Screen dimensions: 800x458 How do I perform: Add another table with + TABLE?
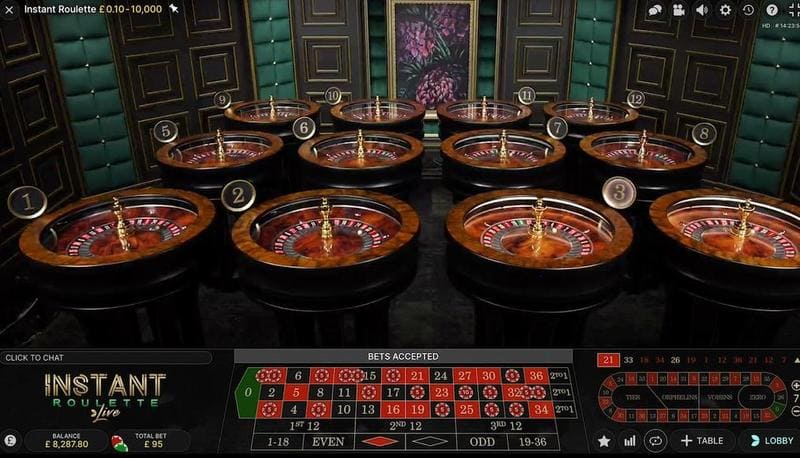[x=700, y=440]
